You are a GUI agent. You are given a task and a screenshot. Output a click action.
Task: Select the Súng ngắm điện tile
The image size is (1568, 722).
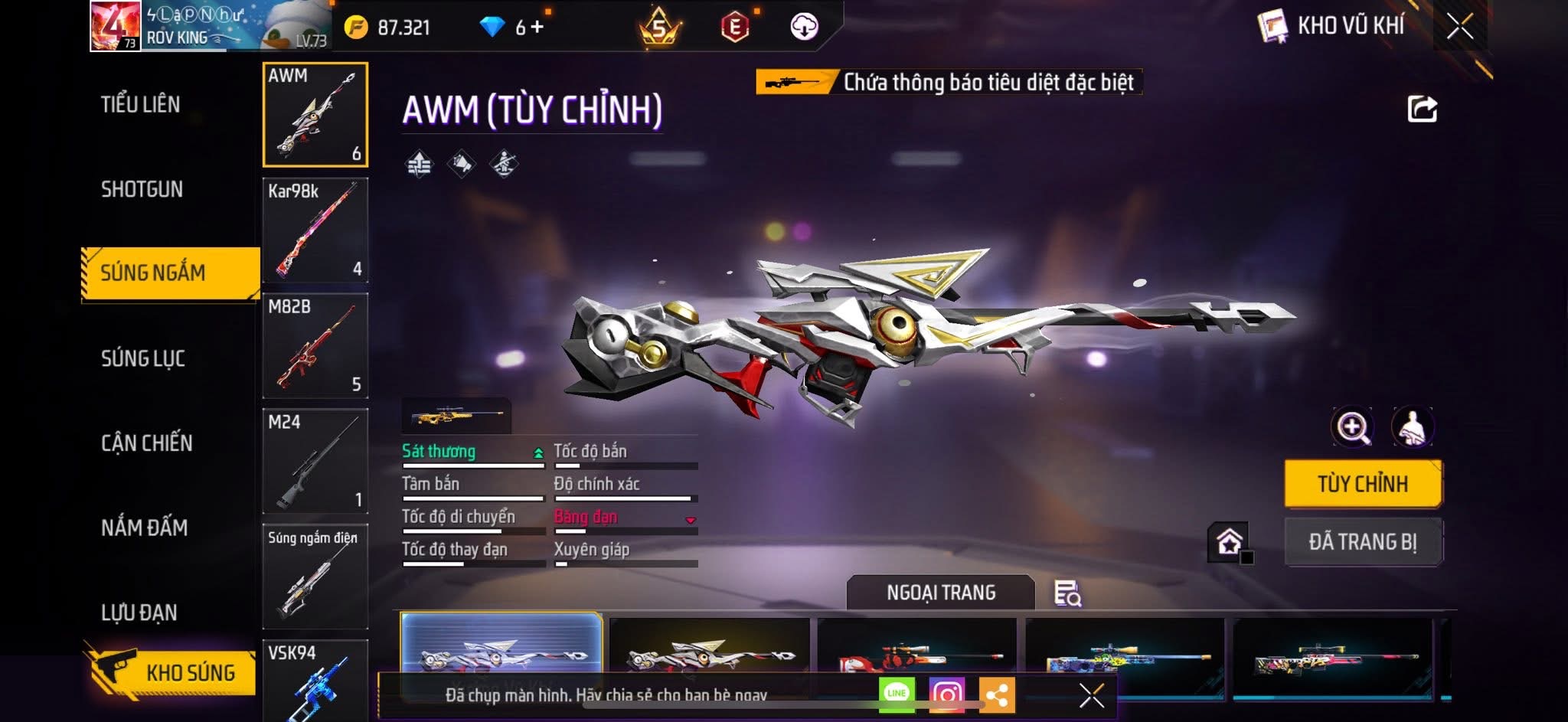click(315, 576)
